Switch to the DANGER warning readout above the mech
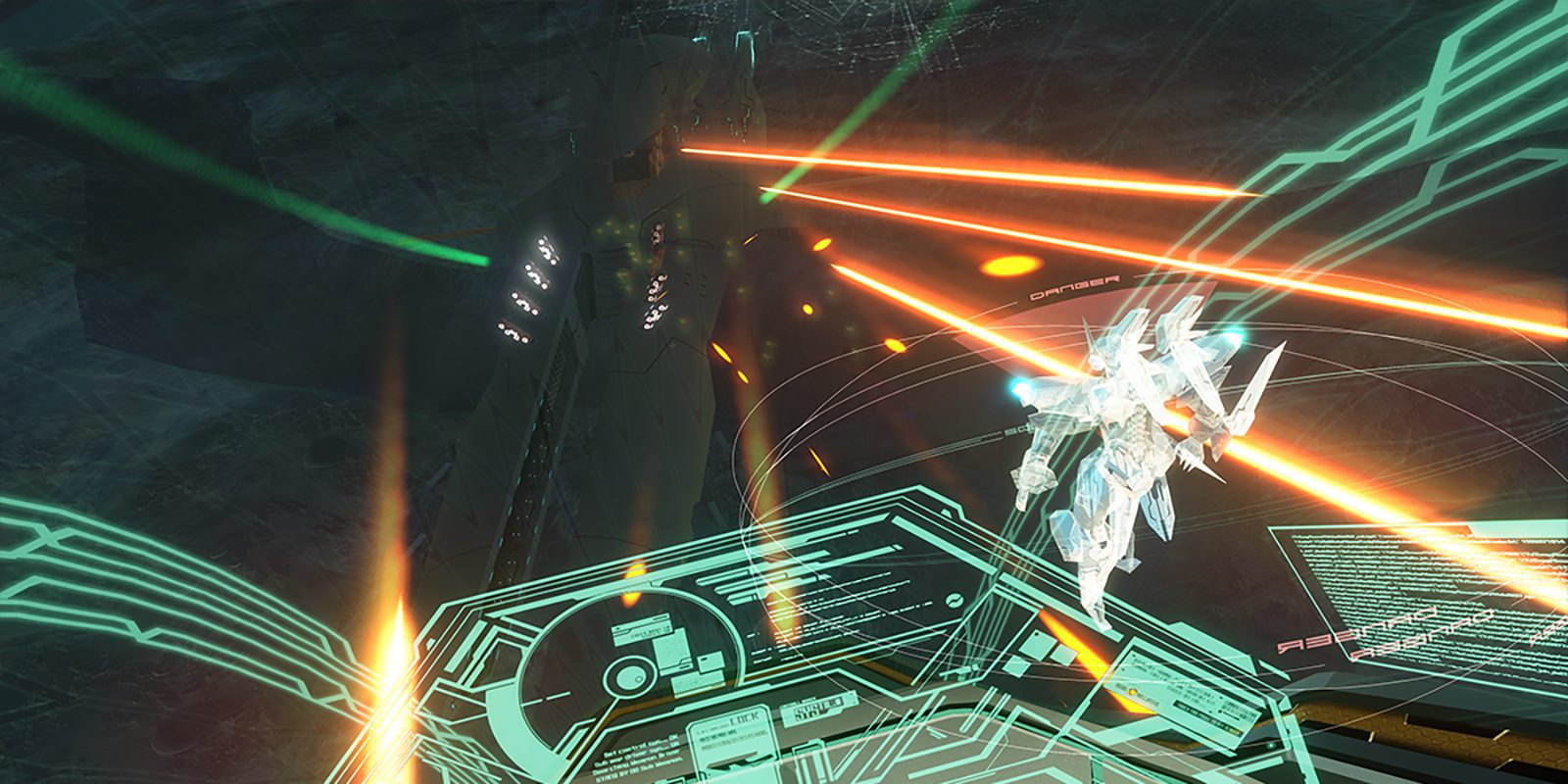The image size is (1568, 784). (1073, 289)
